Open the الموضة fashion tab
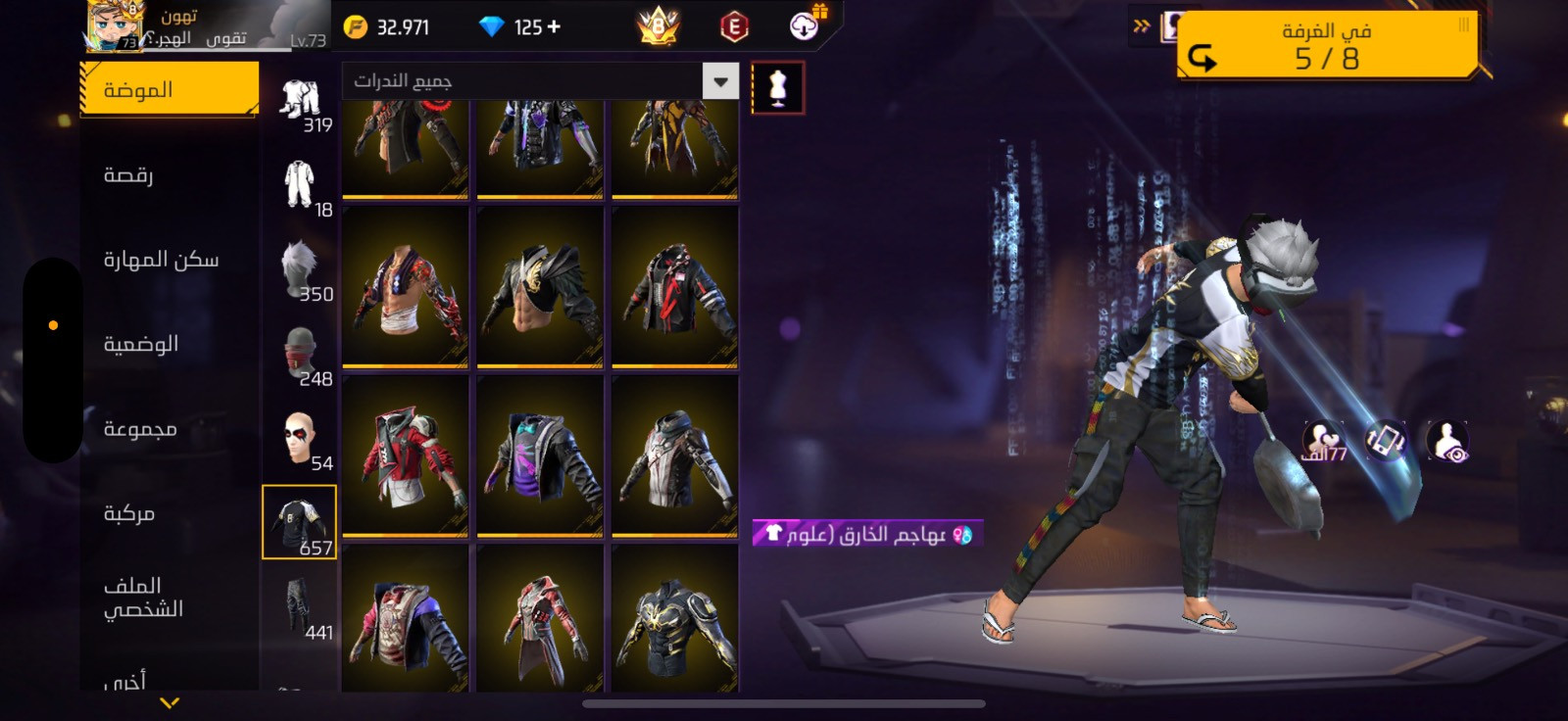 [169, 90]
